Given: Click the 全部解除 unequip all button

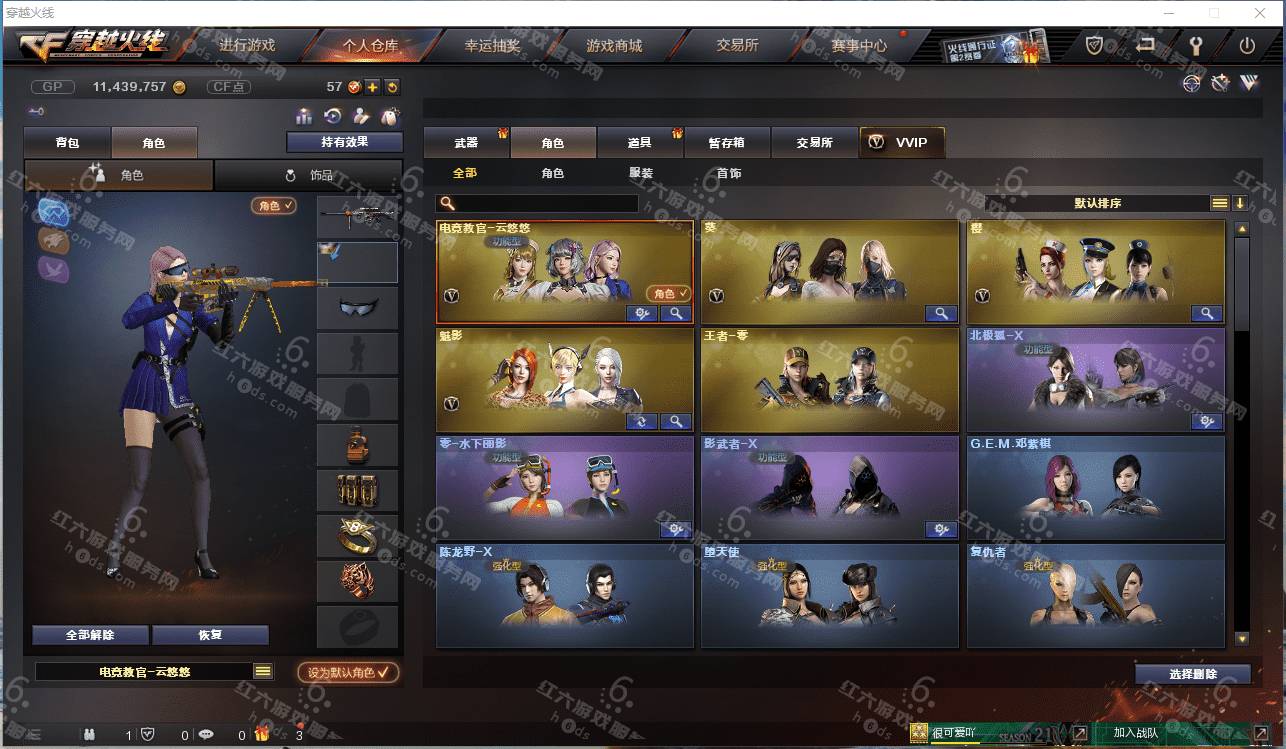Looking at the screenshot, I should pos(90,635).
